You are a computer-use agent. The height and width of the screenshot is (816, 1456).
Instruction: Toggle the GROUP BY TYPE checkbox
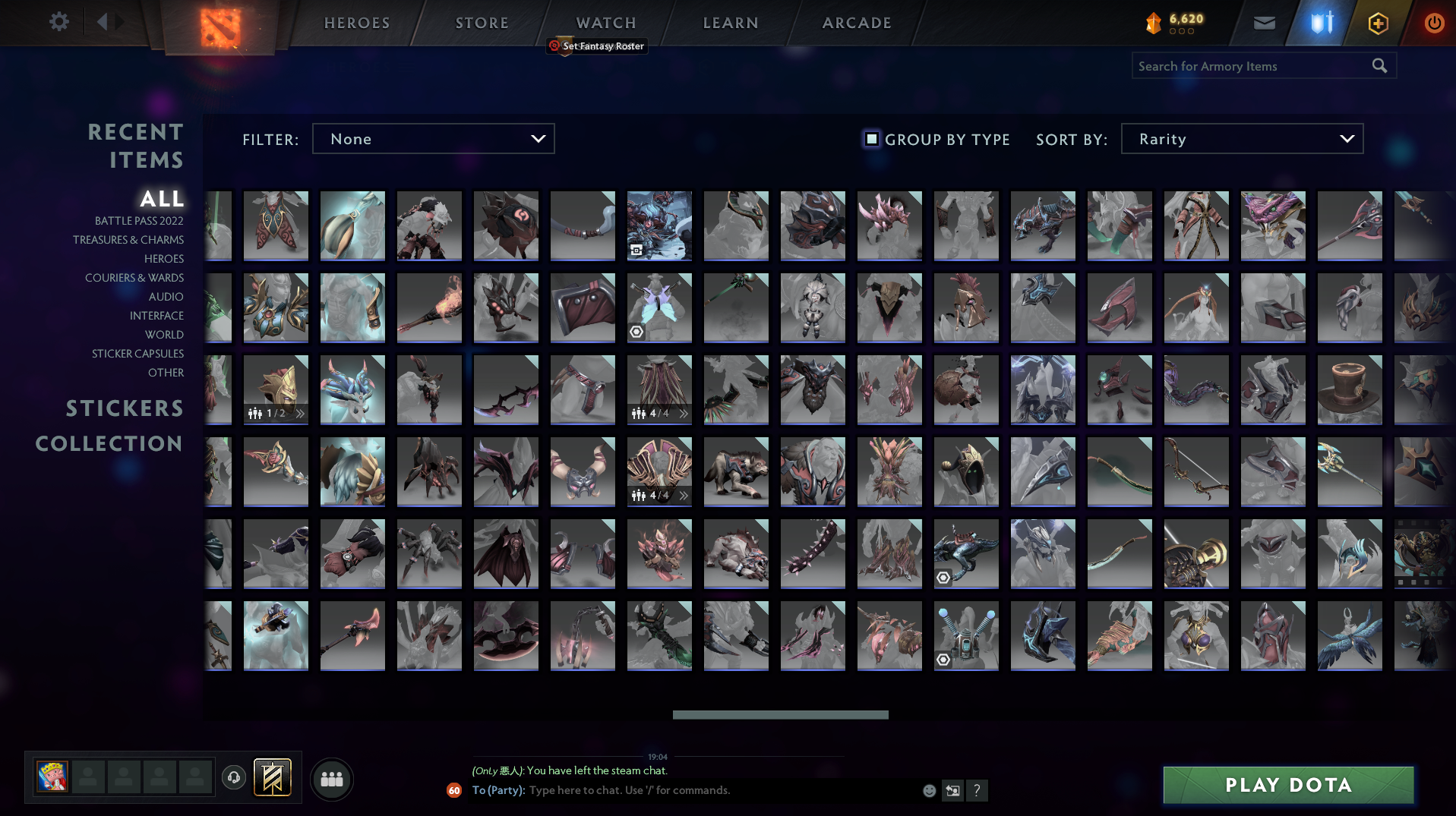pyautogui.click(x=871, y=140)
